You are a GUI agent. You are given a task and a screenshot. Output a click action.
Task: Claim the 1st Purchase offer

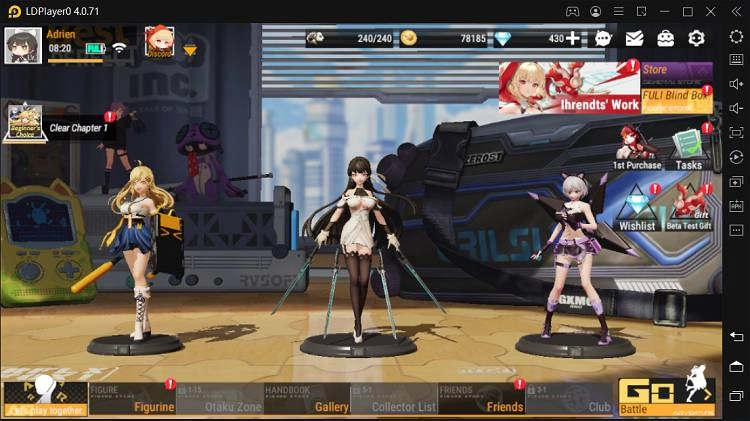pyautogui.click(x=636, y=147)
